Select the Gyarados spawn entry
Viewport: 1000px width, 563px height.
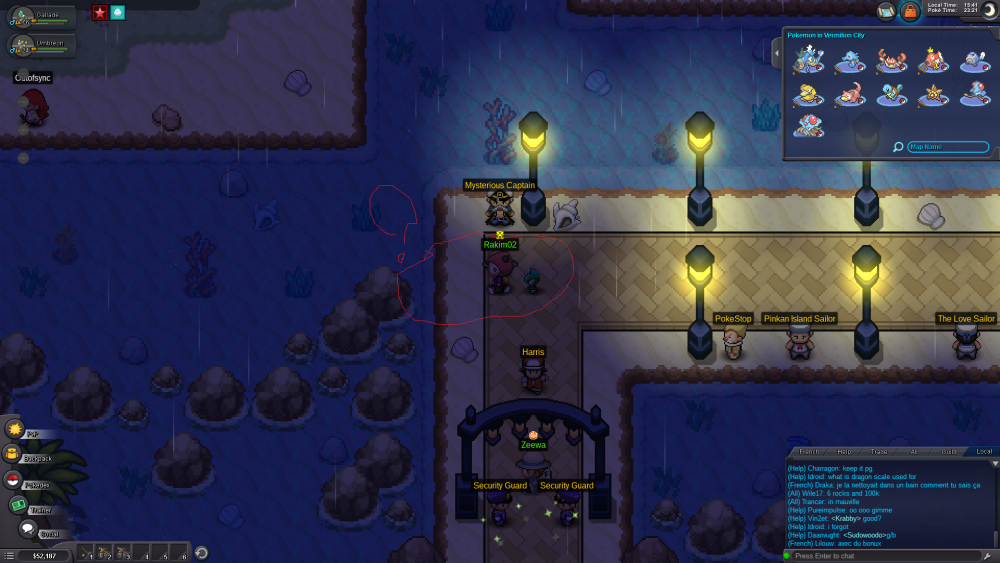click(x=806, y=62)
